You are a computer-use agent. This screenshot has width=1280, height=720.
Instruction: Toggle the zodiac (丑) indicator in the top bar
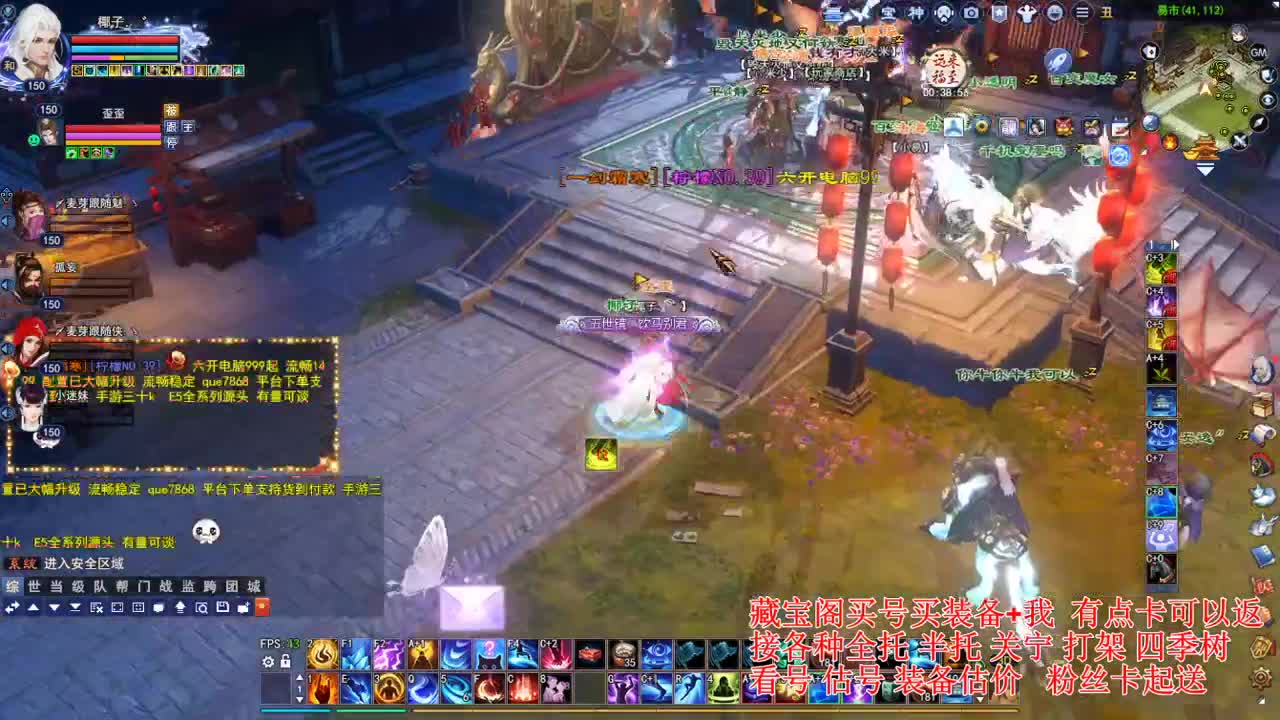[1108, 14]
